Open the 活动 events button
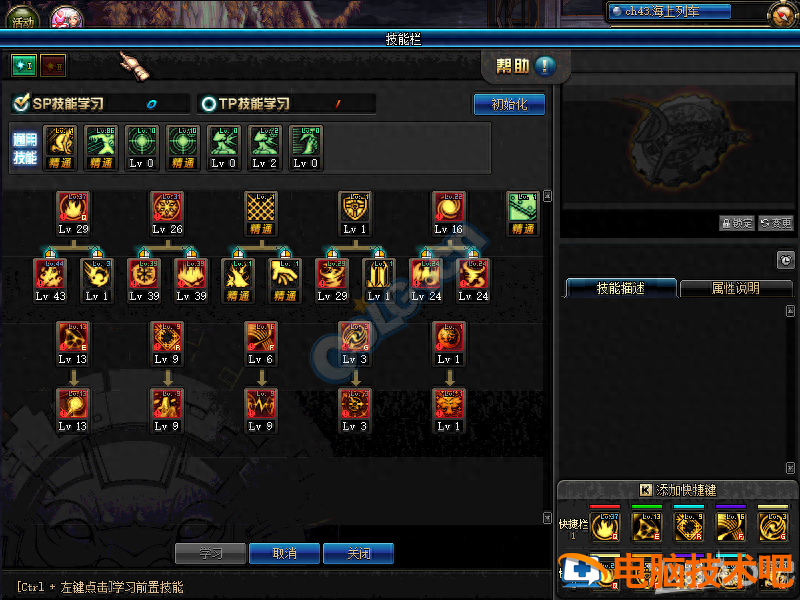The image size is (800, 600). tap(22, 17)
